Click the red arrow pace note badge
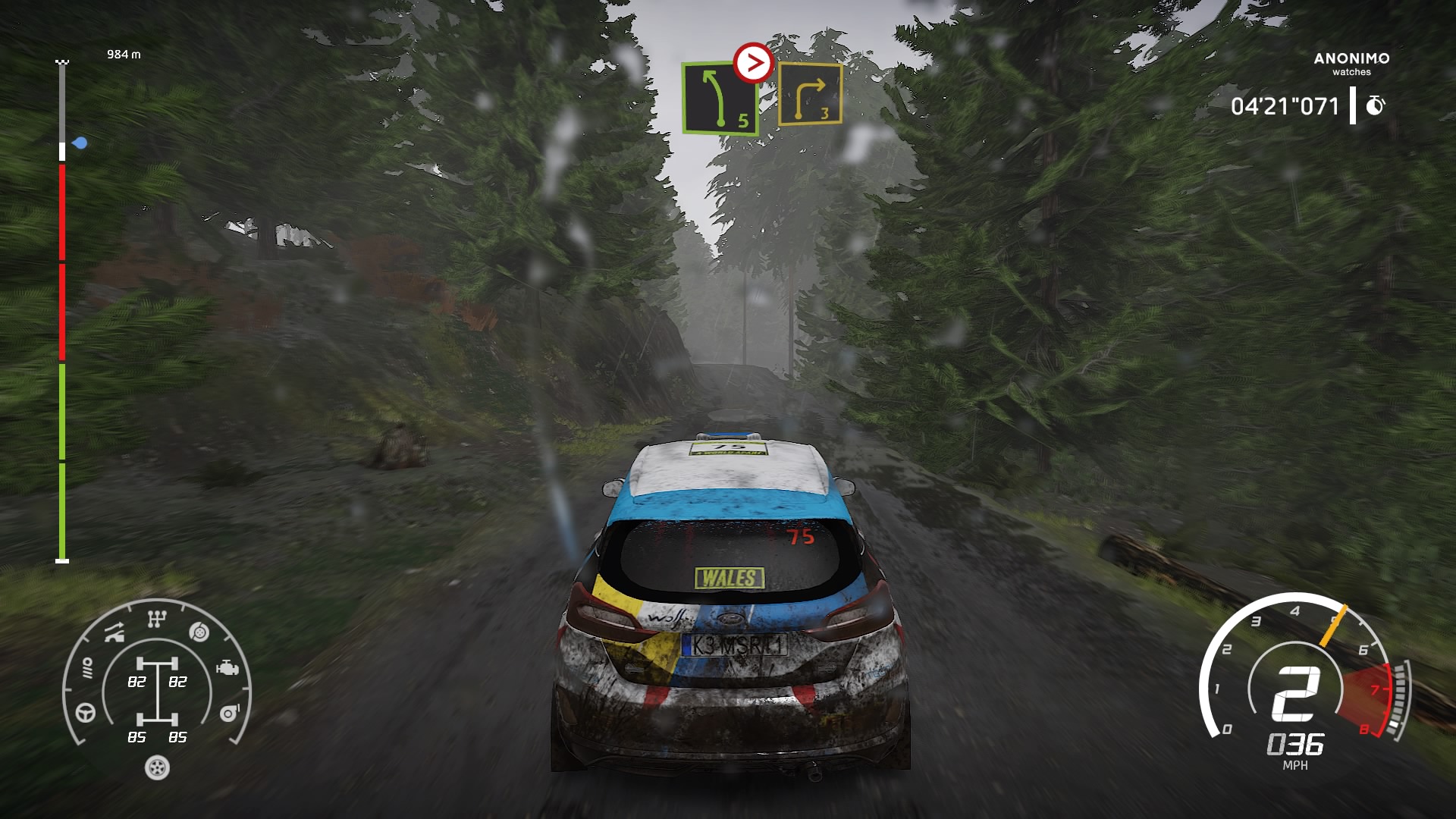The image size is (1456, 819). [753, 63]
